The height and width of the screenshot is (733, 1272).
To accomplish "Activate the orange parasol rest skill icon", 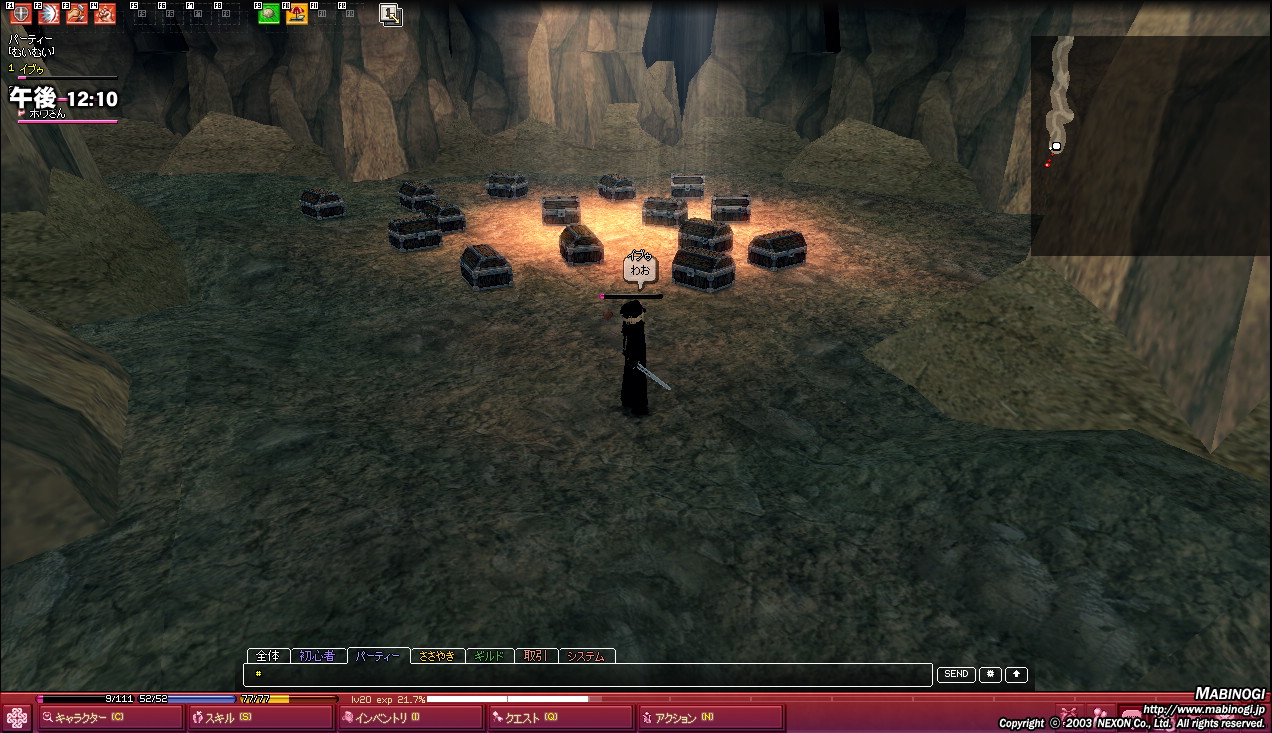I will coord(297,14).
